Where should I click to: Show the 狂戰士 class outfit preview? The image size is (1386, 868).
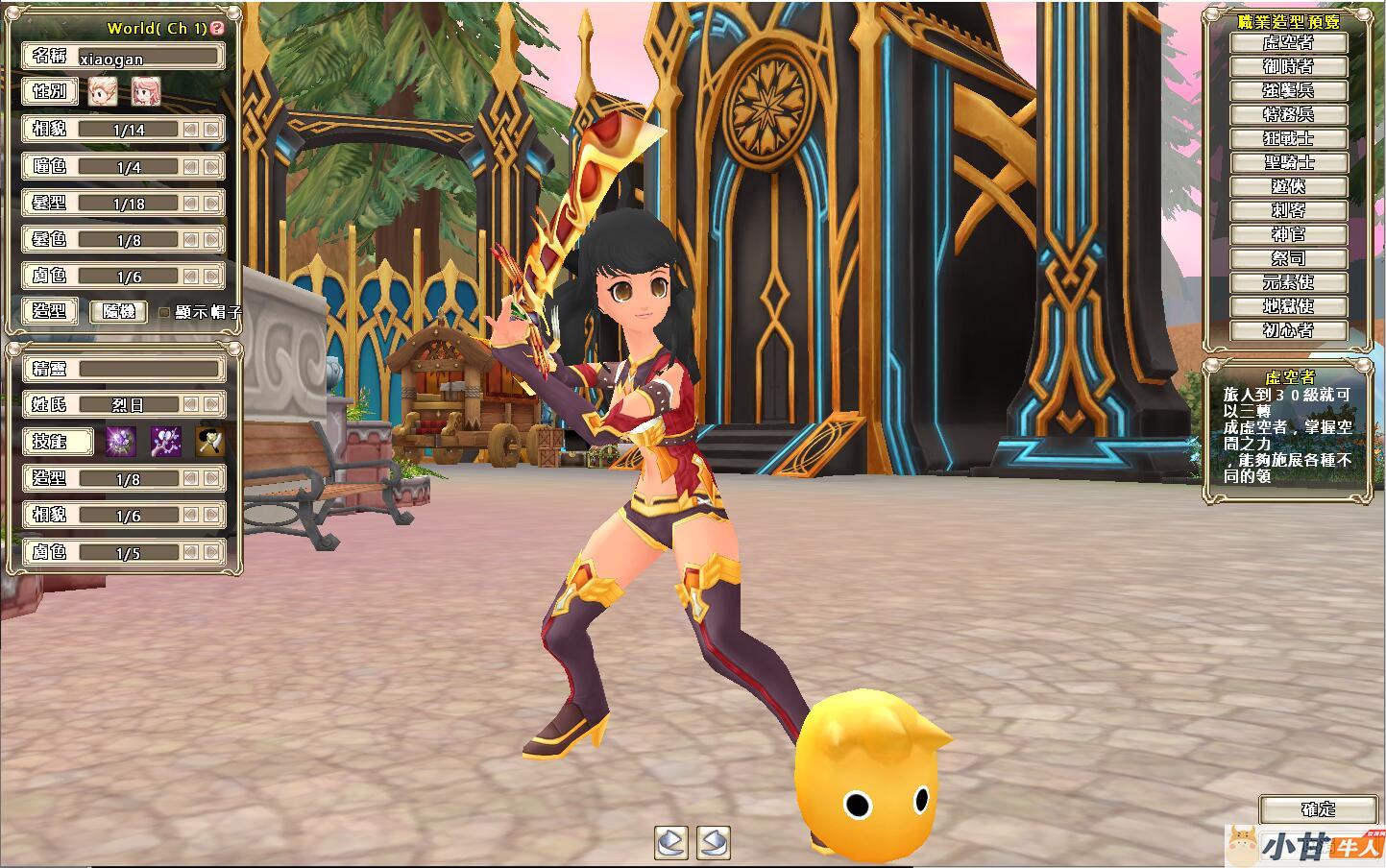pos(1289,139)
